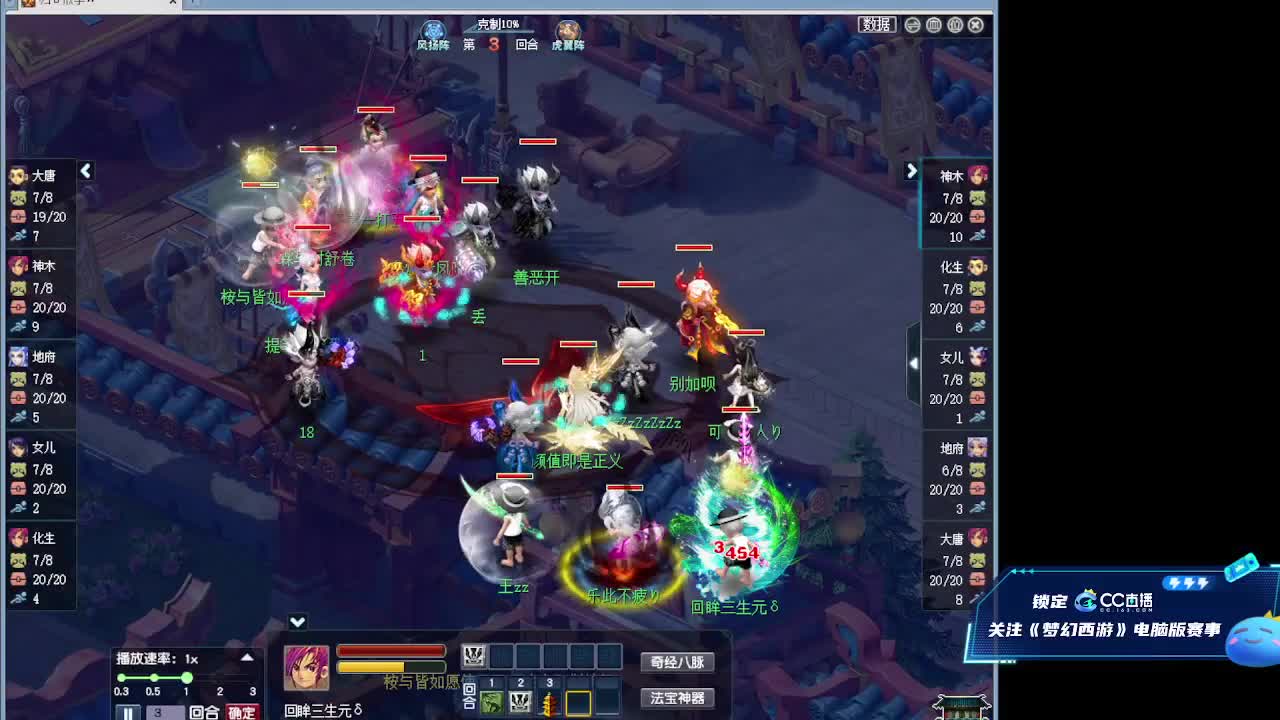
Task: Click the 数据 data button
Action: point(878,24)
